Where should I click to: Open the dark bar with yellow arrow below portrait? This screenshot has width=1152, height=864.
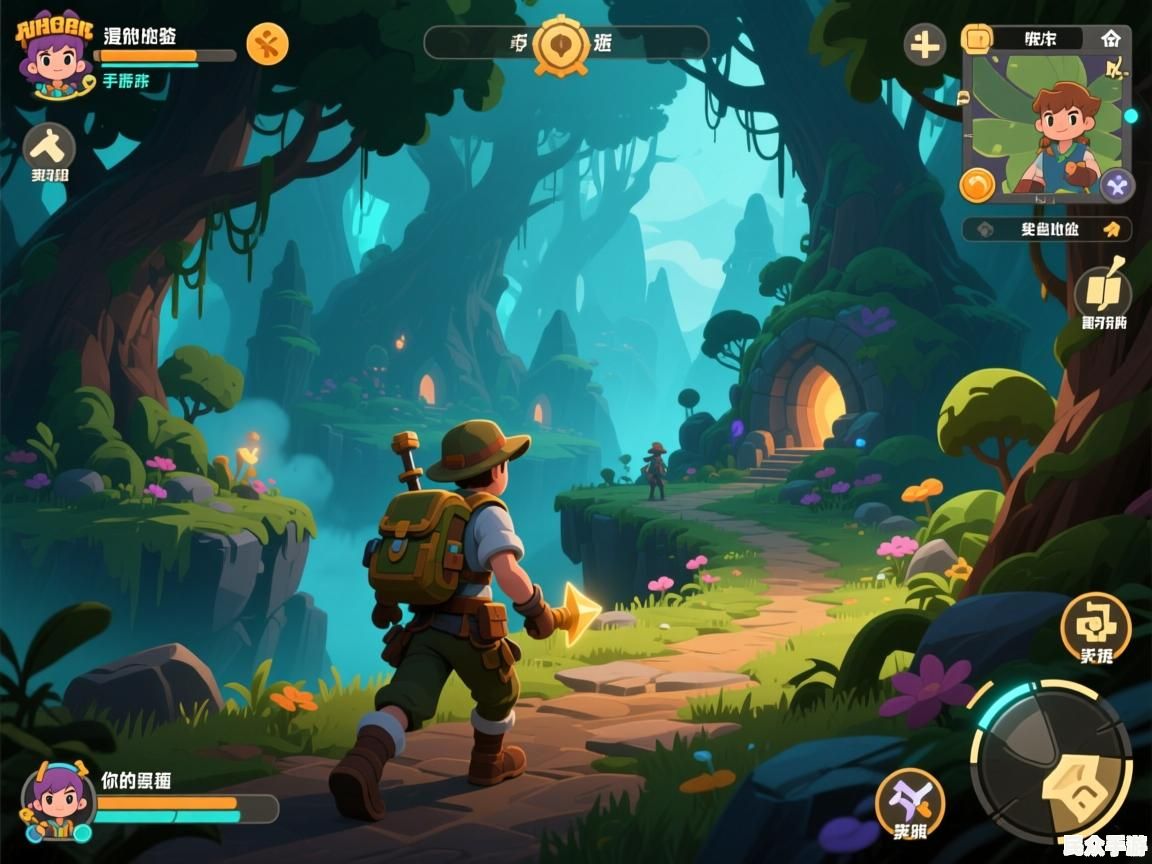1047,229
